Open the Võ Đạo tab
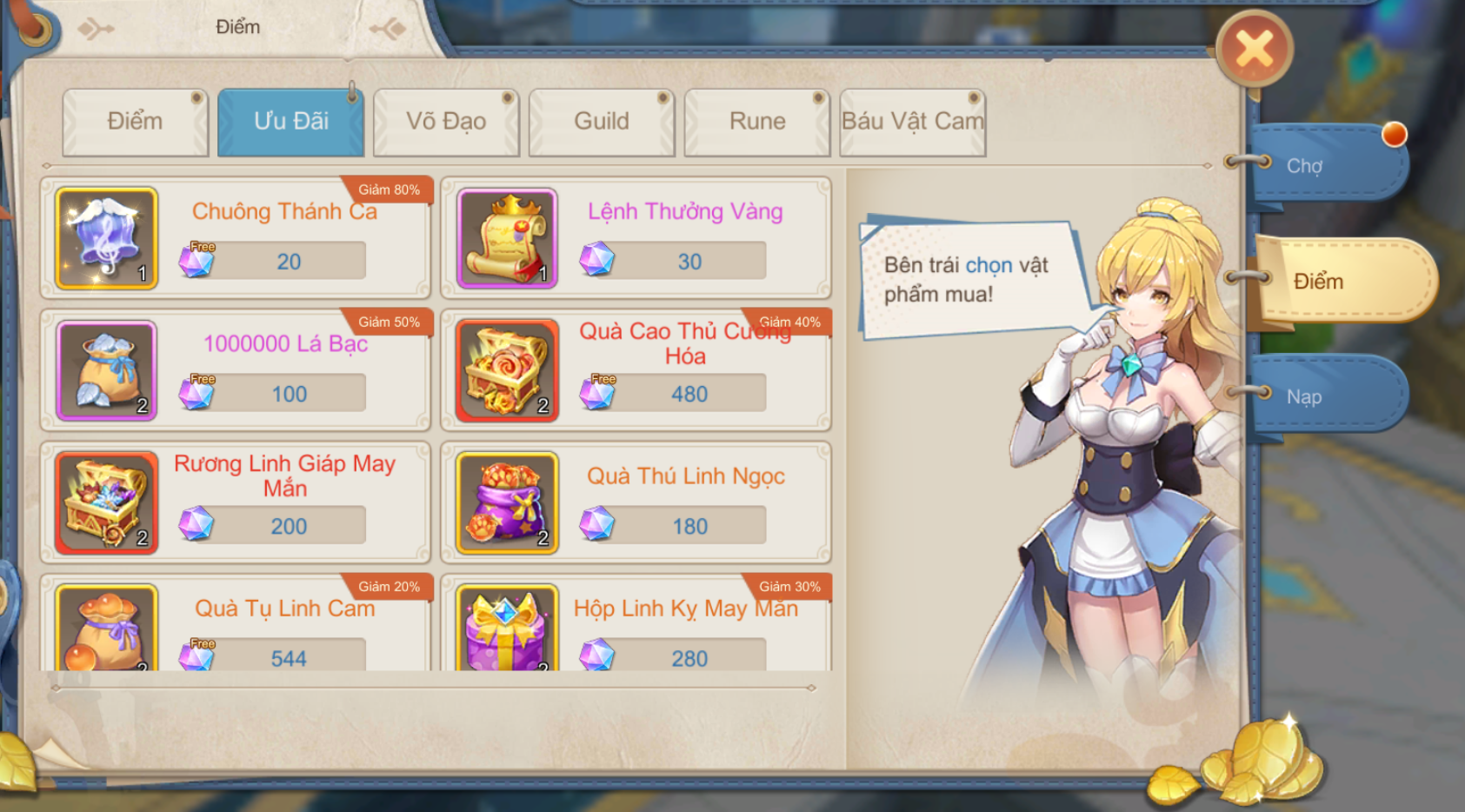 coord(446,122)
